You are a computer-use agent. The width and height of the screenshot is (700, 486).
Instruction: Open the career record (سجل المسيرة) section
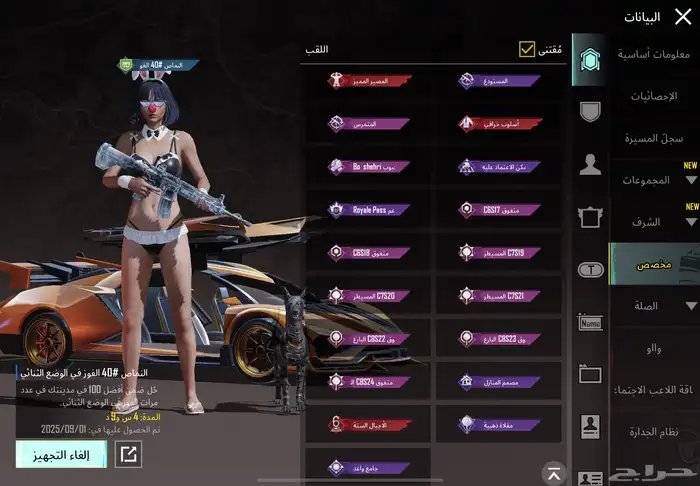click(655, 137)
